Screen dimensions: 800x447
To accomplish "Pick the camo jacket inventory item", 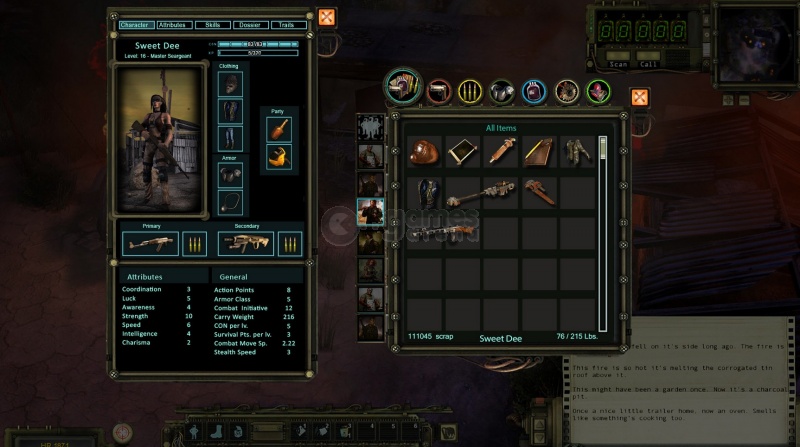I will tap(576, 151).
